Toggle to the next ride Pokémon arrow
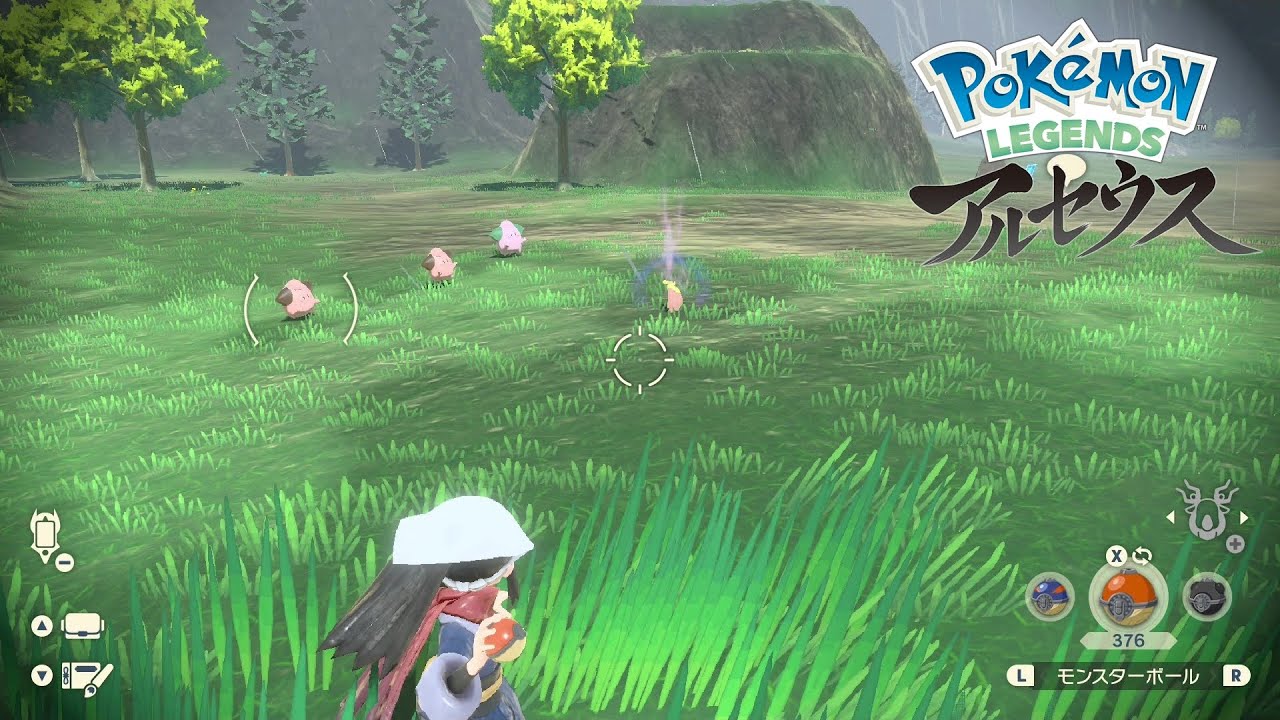 pyautogui.click(x=1243, y=516)
